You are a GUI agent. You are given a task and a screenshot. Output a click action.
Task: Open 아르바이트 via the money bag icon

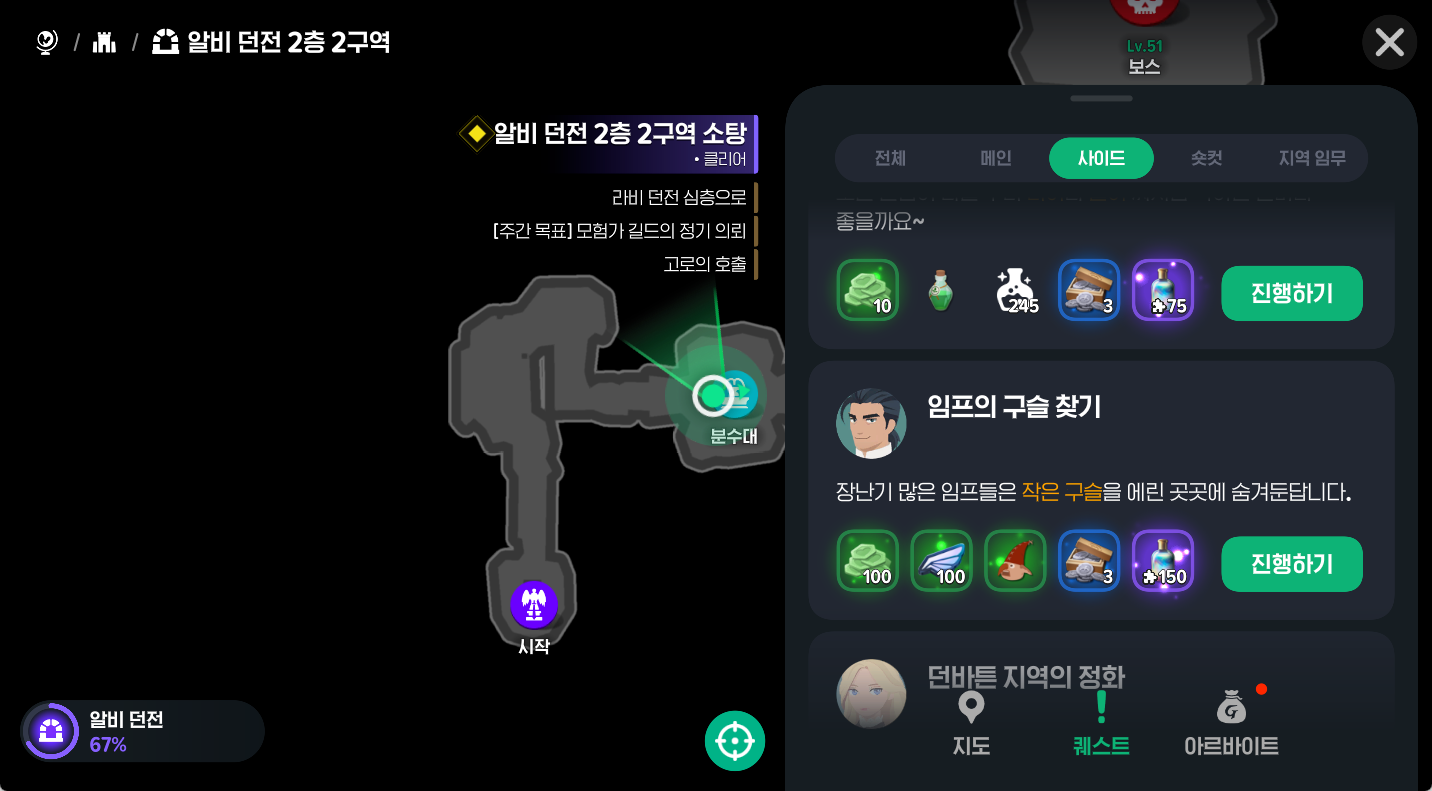1231,707
